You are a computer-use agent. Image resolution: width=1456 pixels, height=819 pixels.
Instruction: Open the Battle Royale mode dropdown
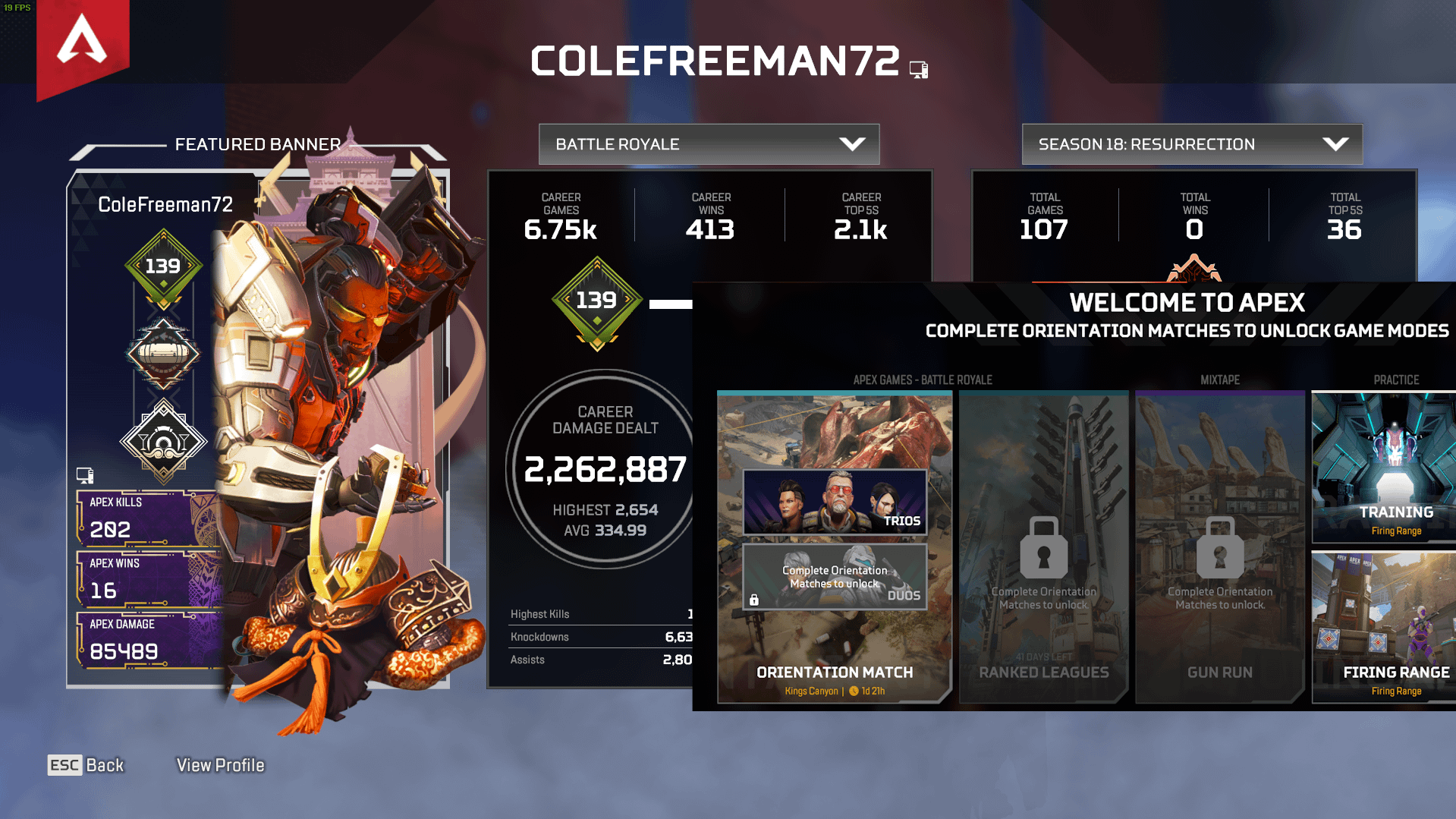click(x=709, y=144)
